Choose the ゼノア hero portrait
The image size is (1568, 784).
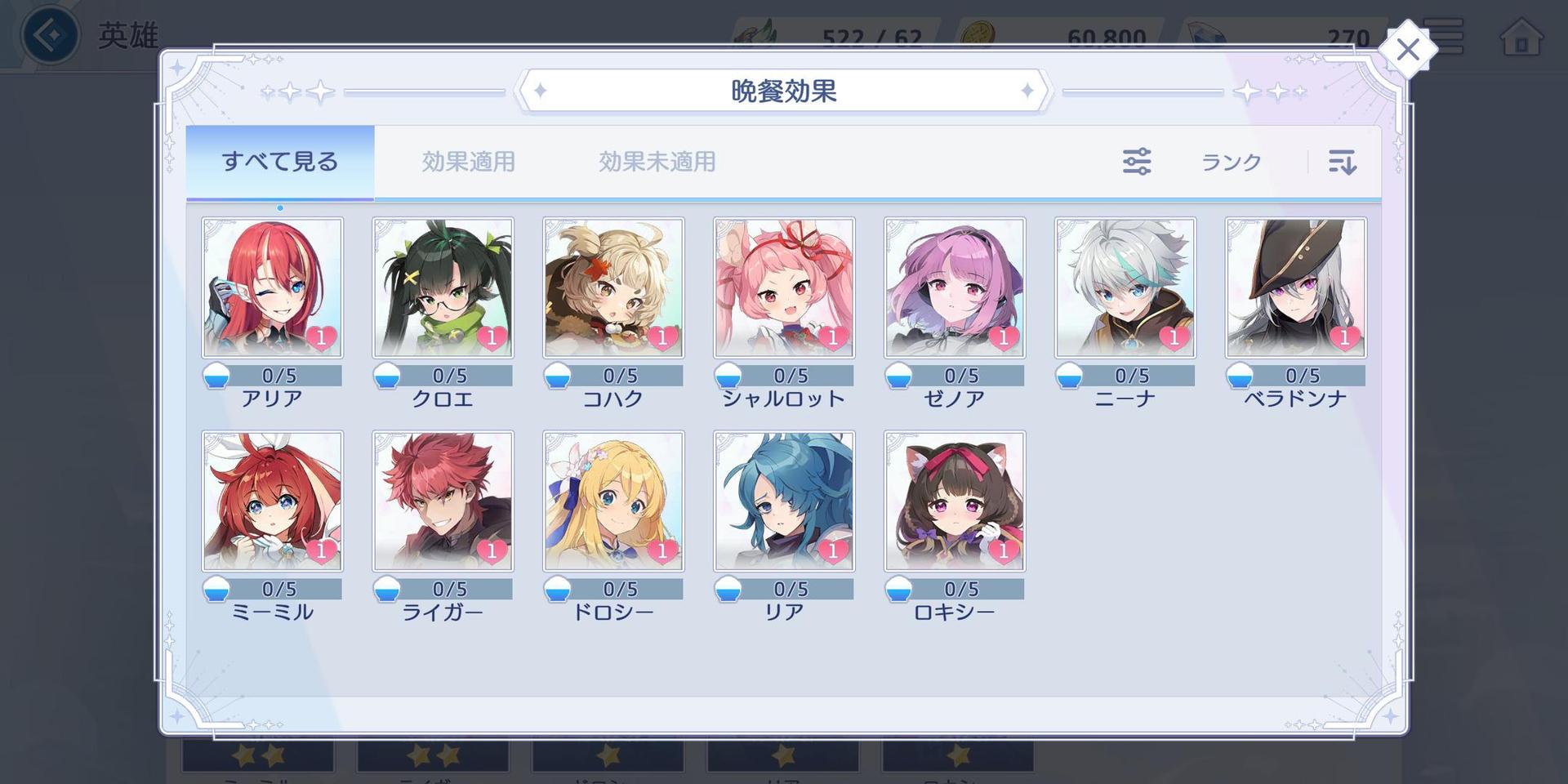[x=955, y=287]
